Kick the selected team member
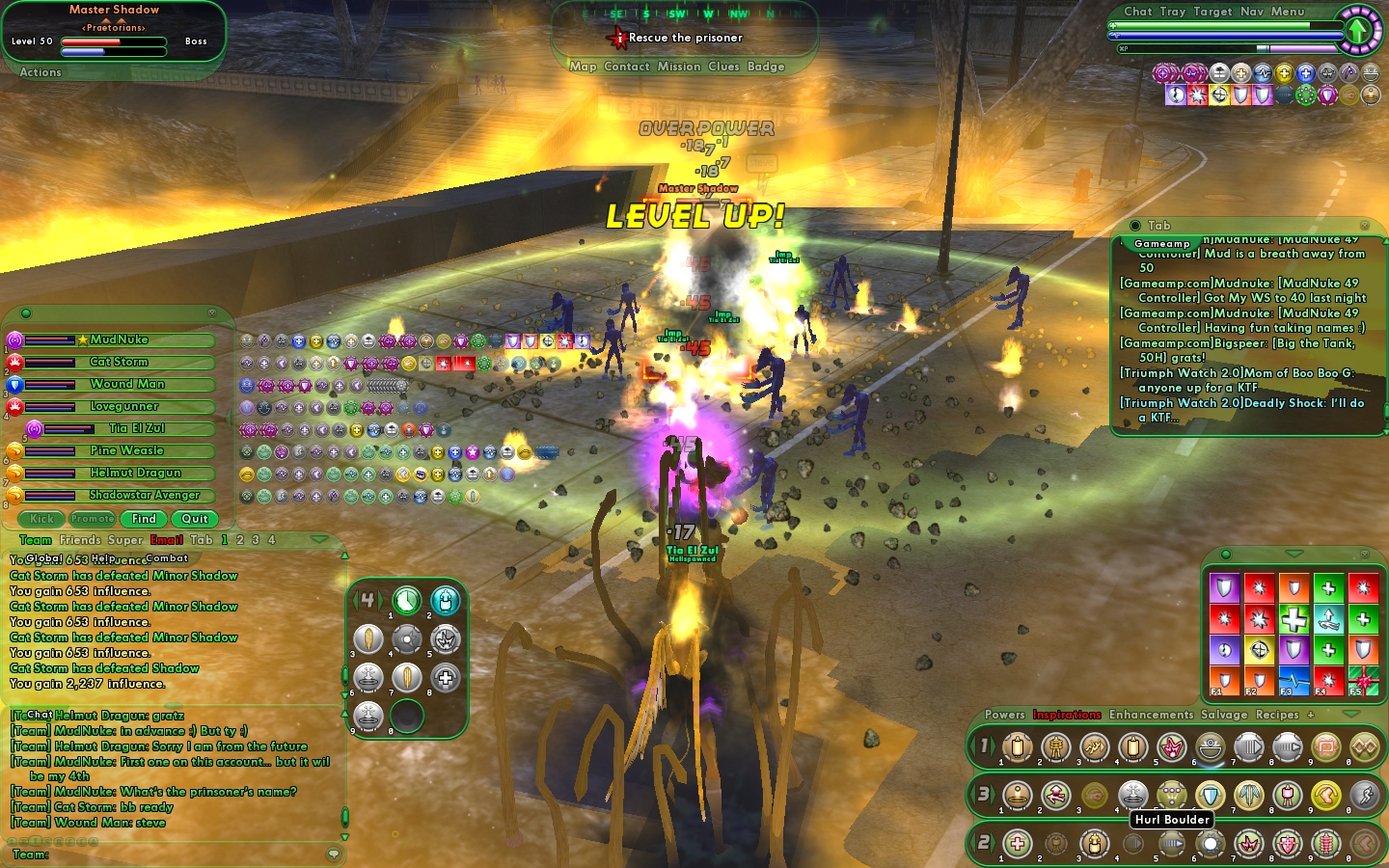This screenshot has height=868, width=1389. tap(41, 519)
